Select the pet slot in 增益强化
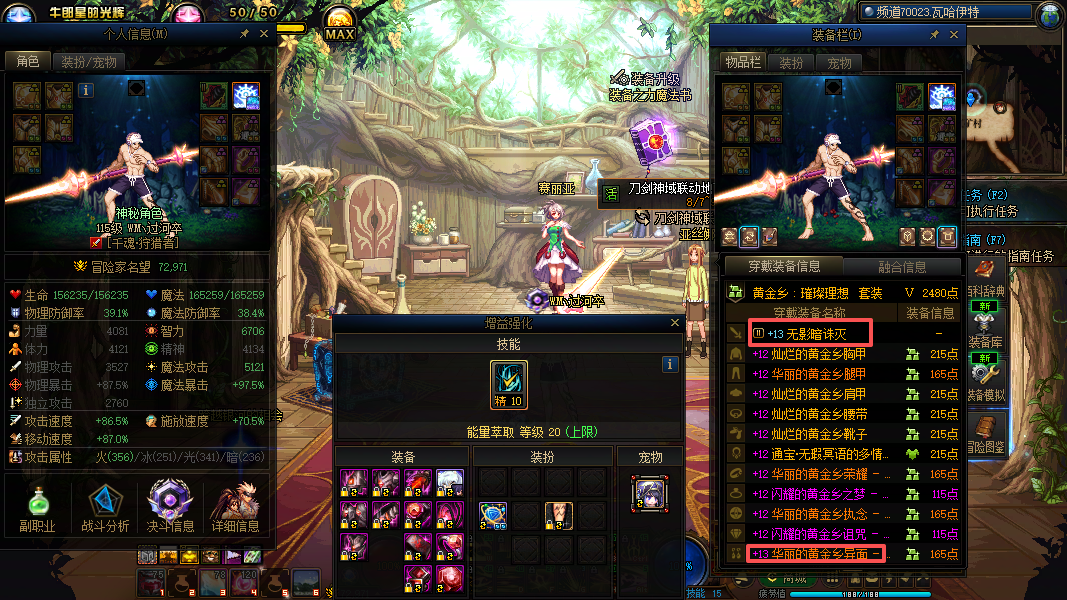 click(648, 494)
